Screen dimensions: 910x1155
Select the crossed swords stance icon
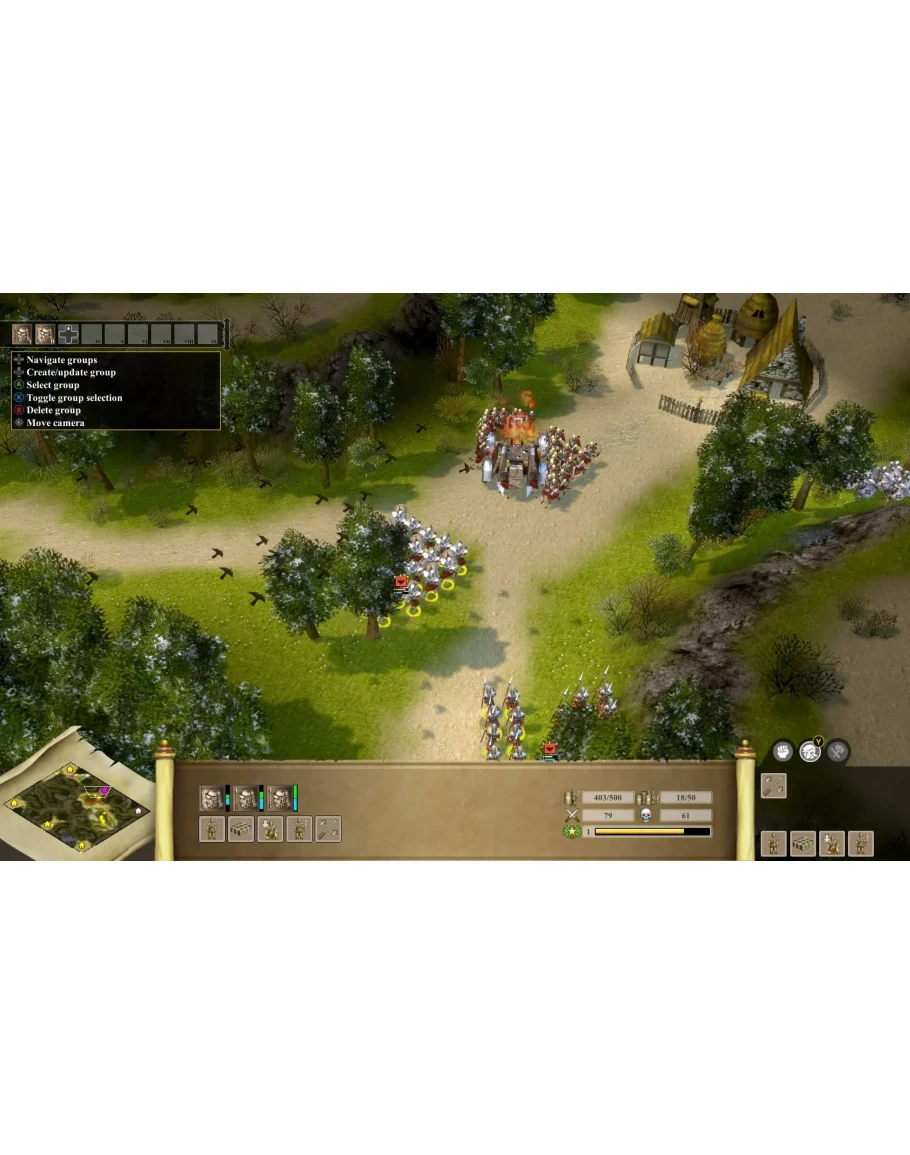838,750
